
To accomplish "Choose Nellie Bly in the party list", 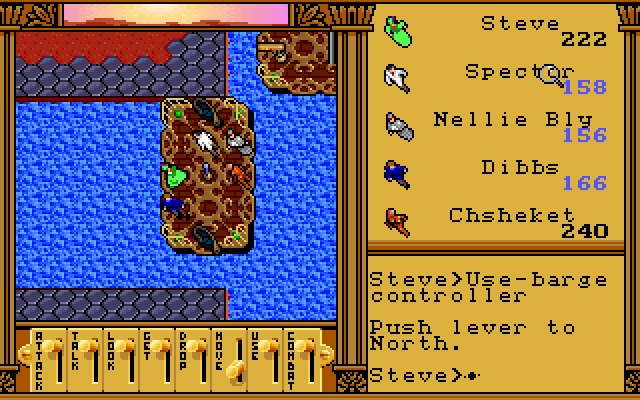I will [x=397, y=124].
